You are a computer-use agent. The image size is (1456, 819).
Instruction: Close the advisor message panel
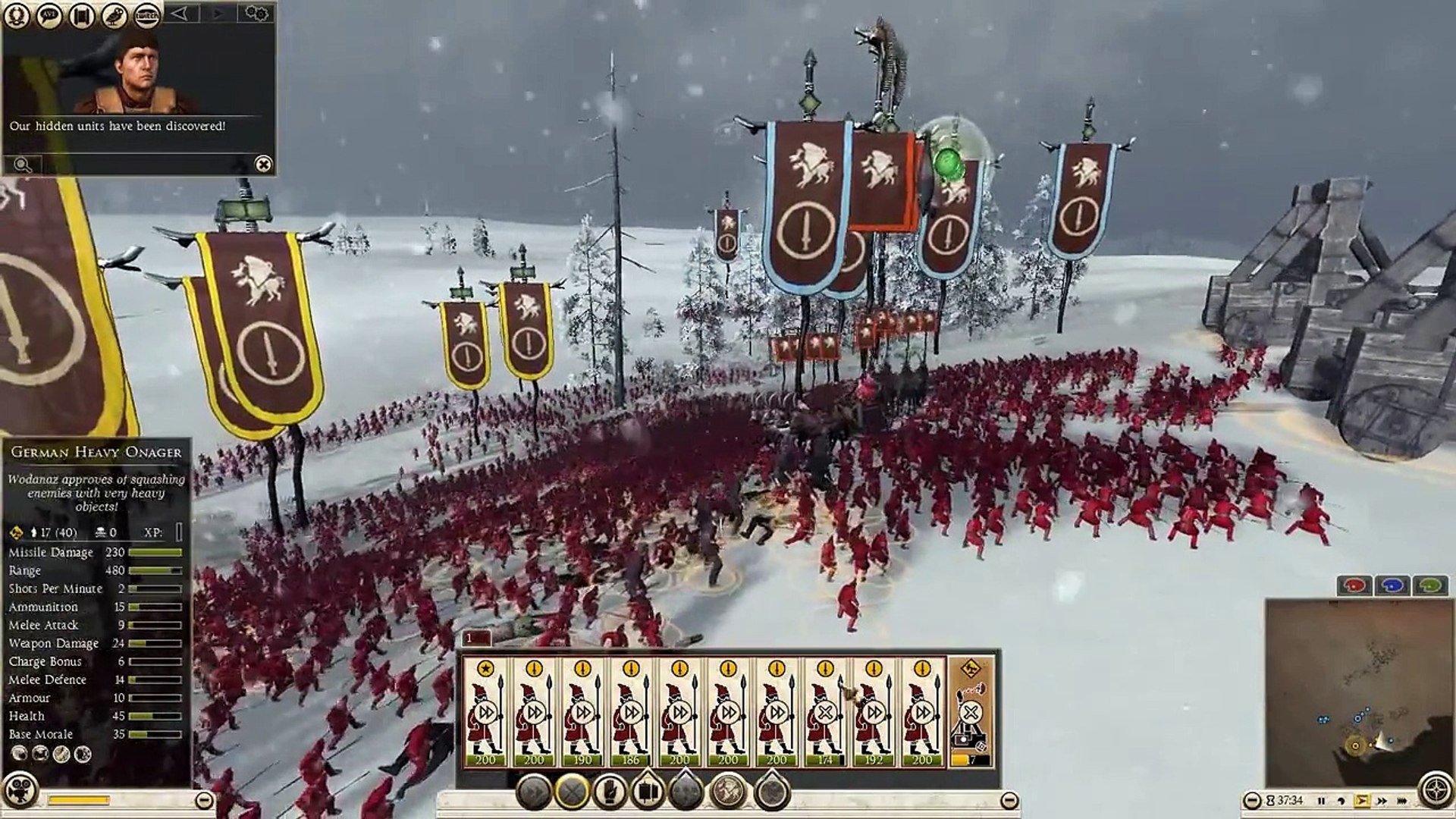[x=262, y=164]
